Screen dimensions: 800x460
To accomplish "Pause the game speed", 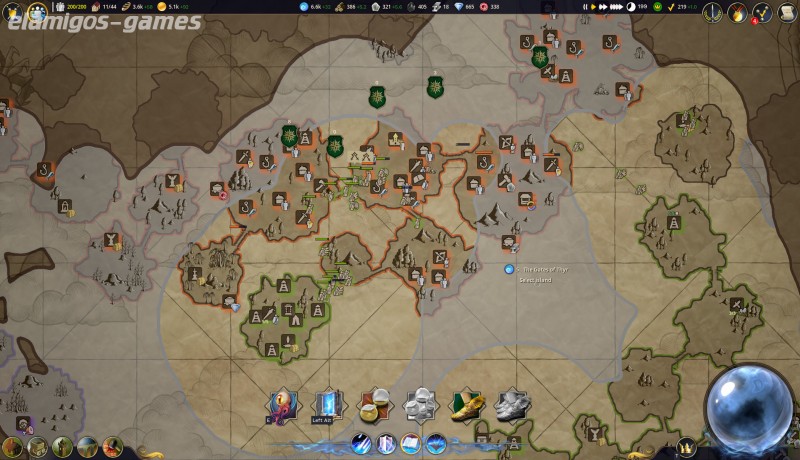I will (585, 6).
